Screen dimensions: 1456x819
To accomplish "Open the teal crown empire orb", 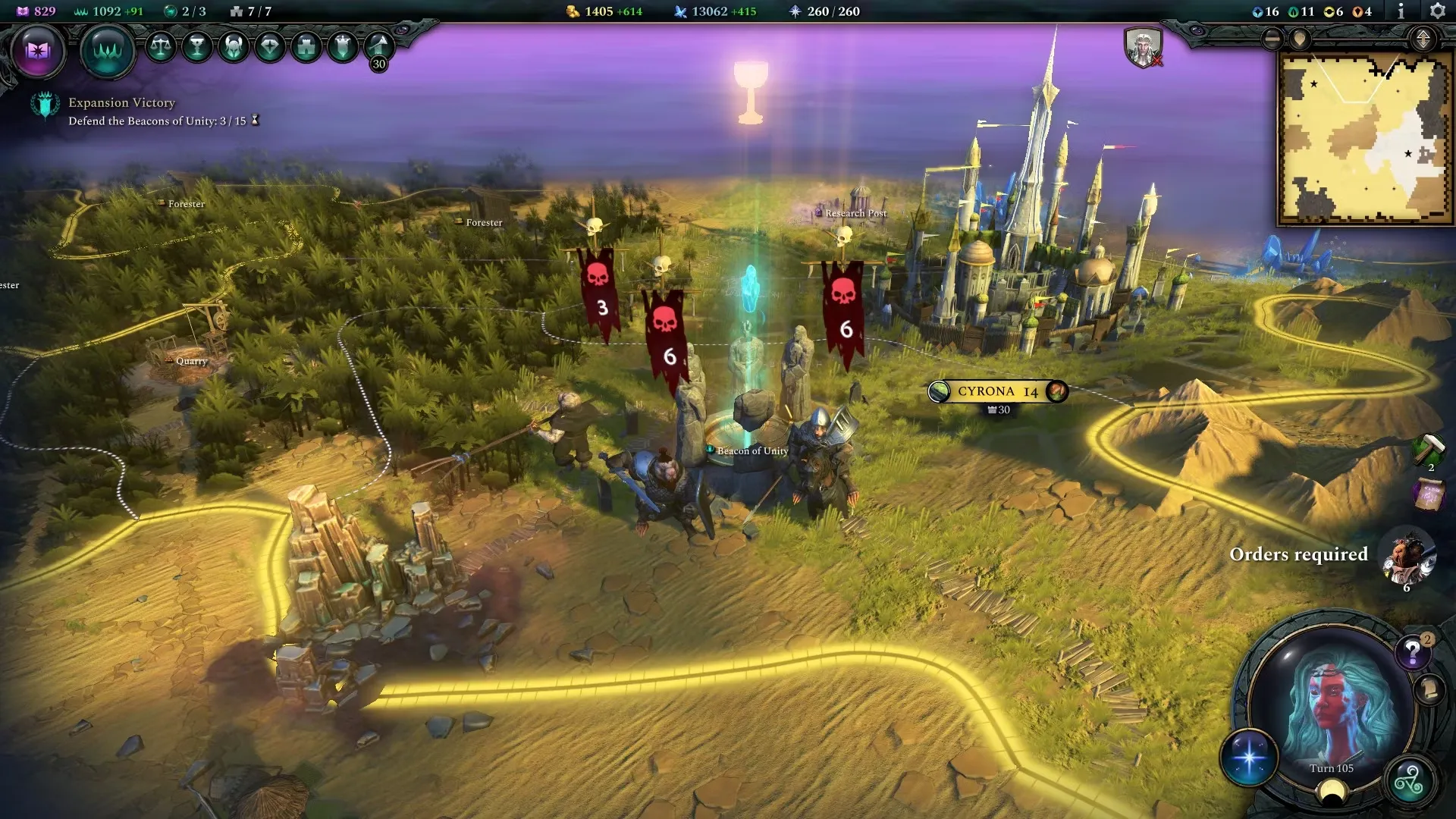I will tap(108, 51).
